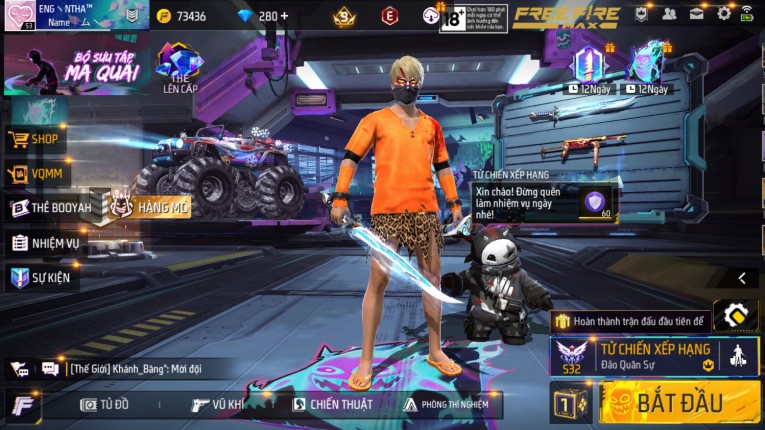Open the Tủ Đồ wardrobe tab
Image resolution: width=765 pixels, height=430 pixels.
tap(105, 404)
